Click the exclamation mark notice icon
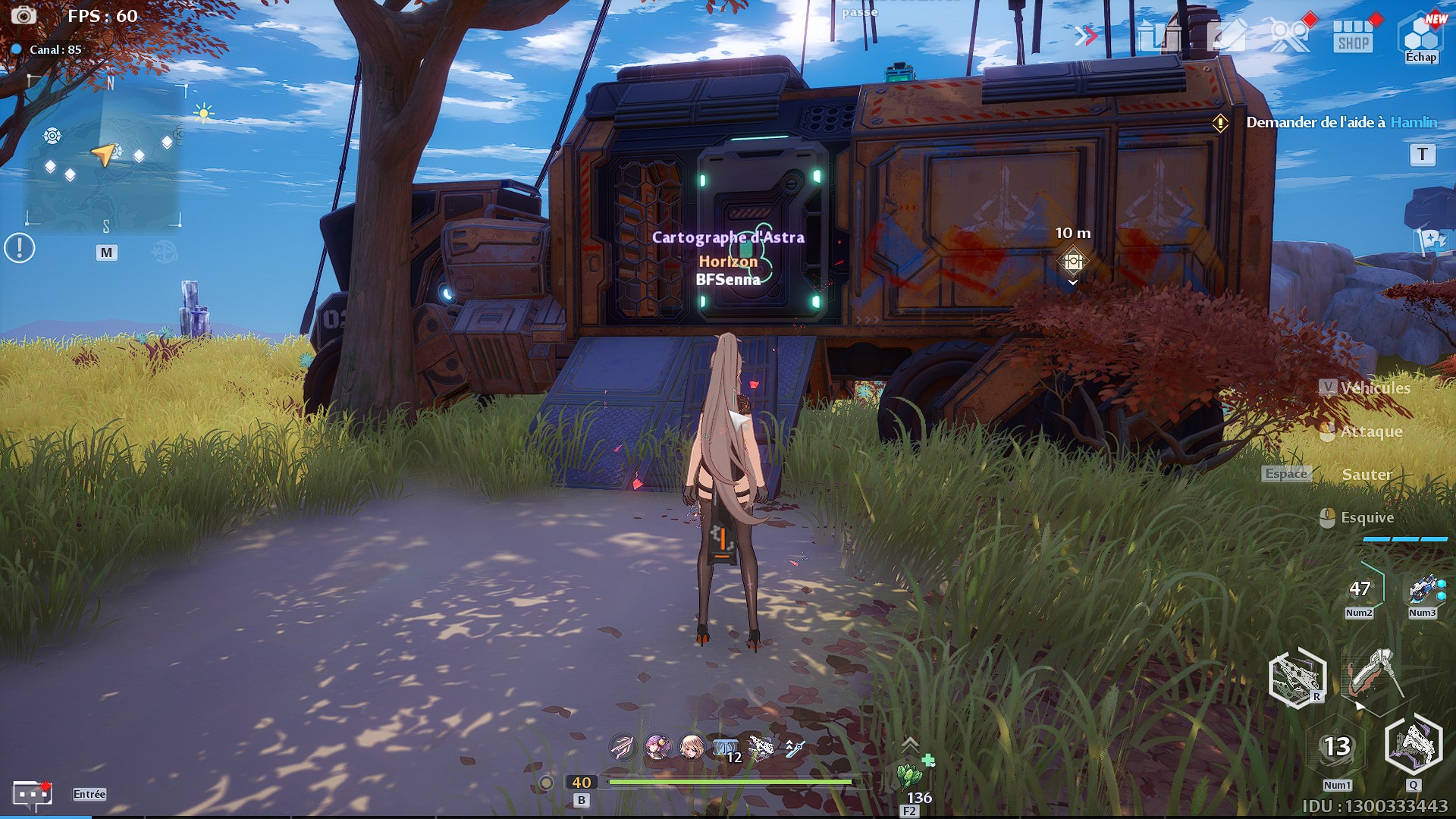The image size is (1456, 819). click(20, 248)
